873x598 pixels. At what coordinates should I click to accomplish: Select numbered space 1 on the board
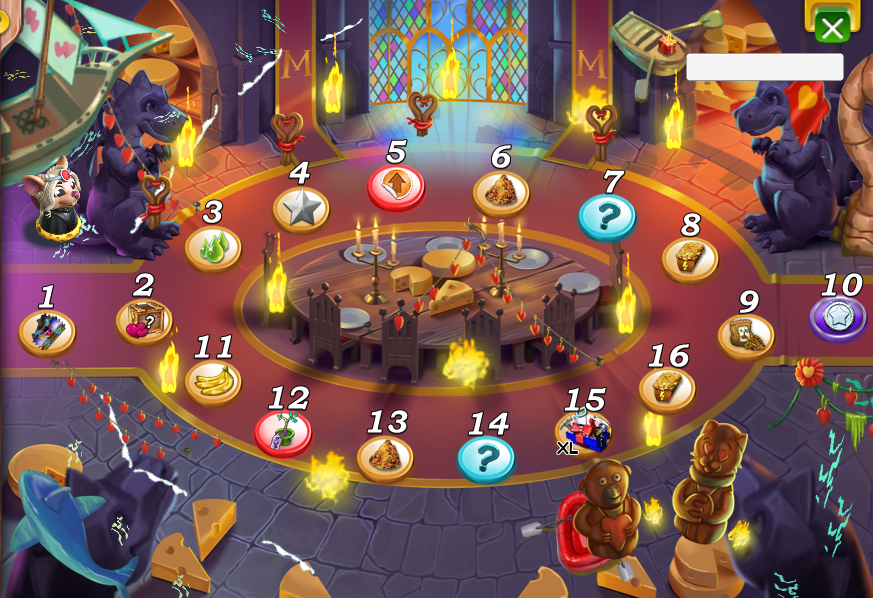tap(47, 331)
